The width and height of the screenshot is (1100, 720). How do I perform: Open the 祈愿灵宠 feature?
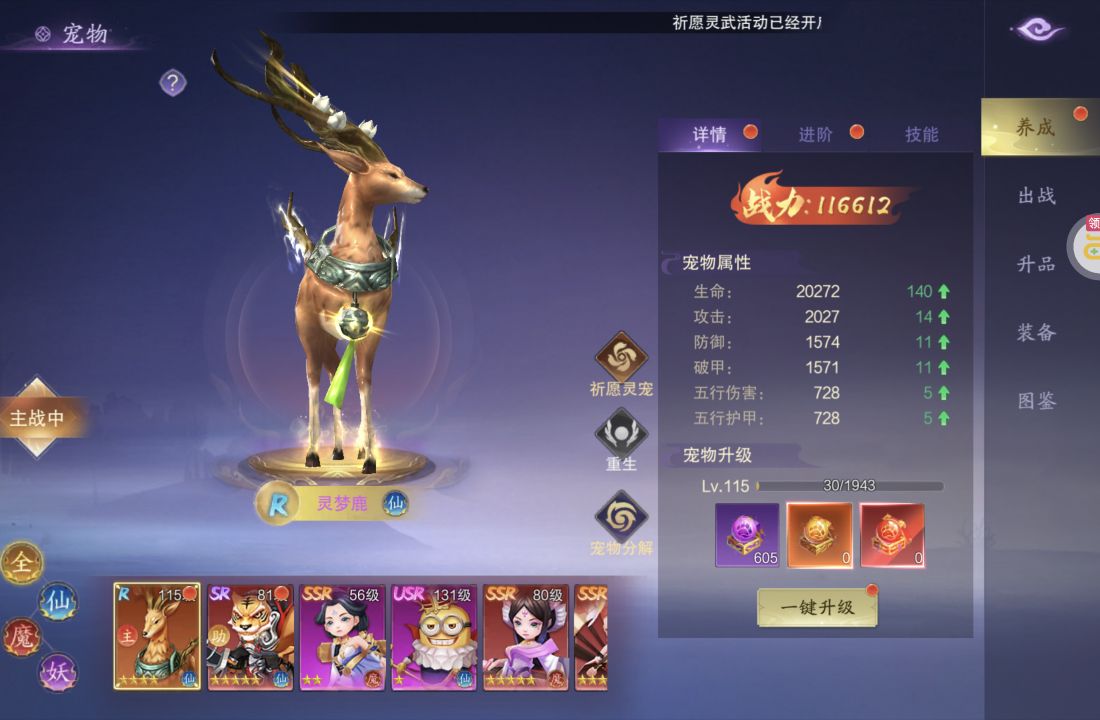[x=621, y=358]
